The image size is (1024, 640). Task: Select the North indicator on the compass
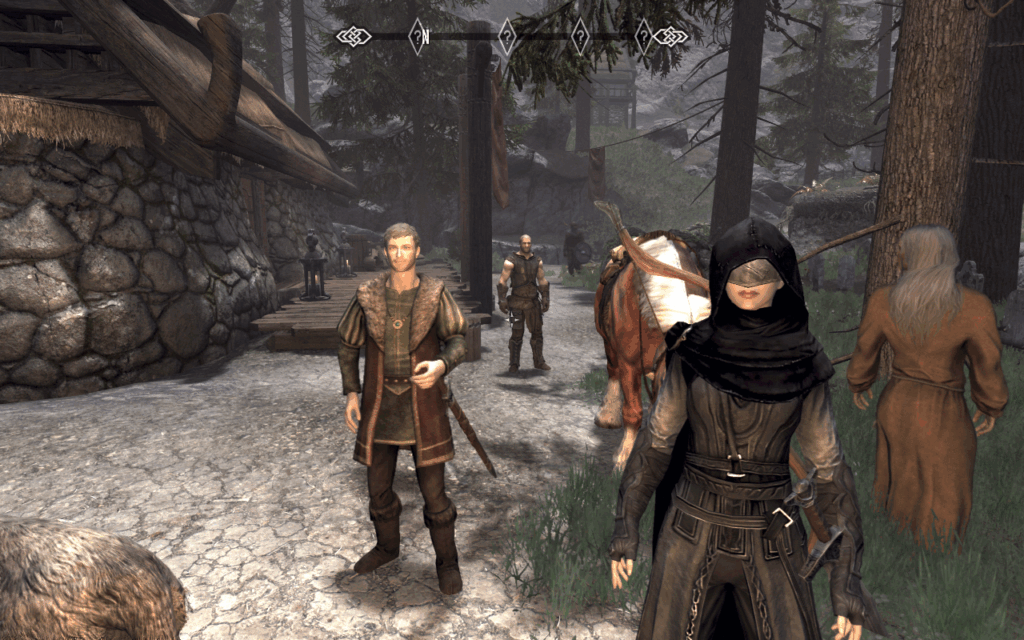tap(426, 38)
